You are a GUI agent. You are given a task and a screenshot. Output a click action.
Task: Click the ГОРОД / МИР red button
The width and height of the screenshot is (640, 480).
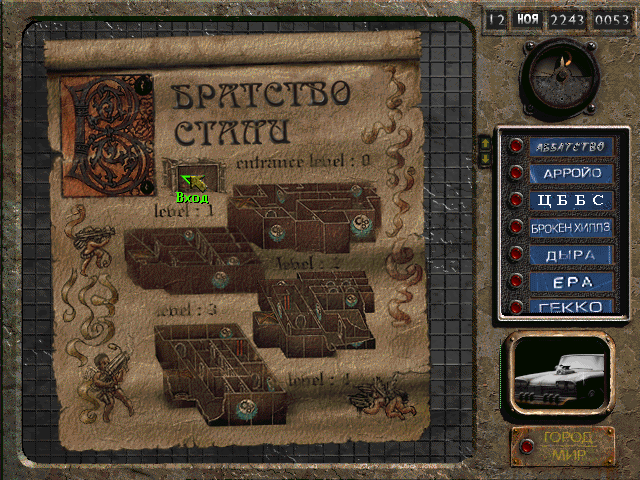(566, 446)
